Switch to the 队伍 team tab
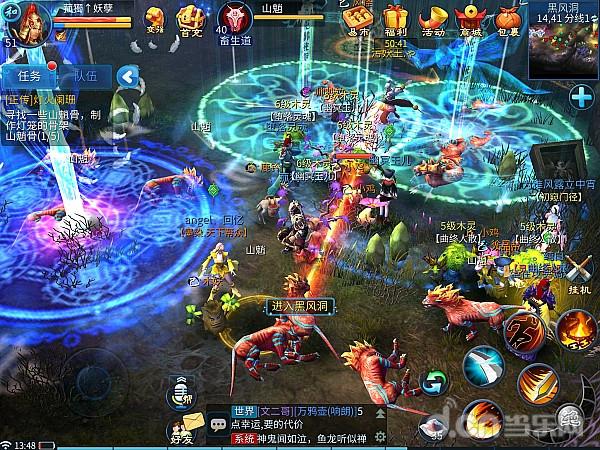The width and height of the screenshot is (600, 450). pyautogui.click(x=85, y=76)
